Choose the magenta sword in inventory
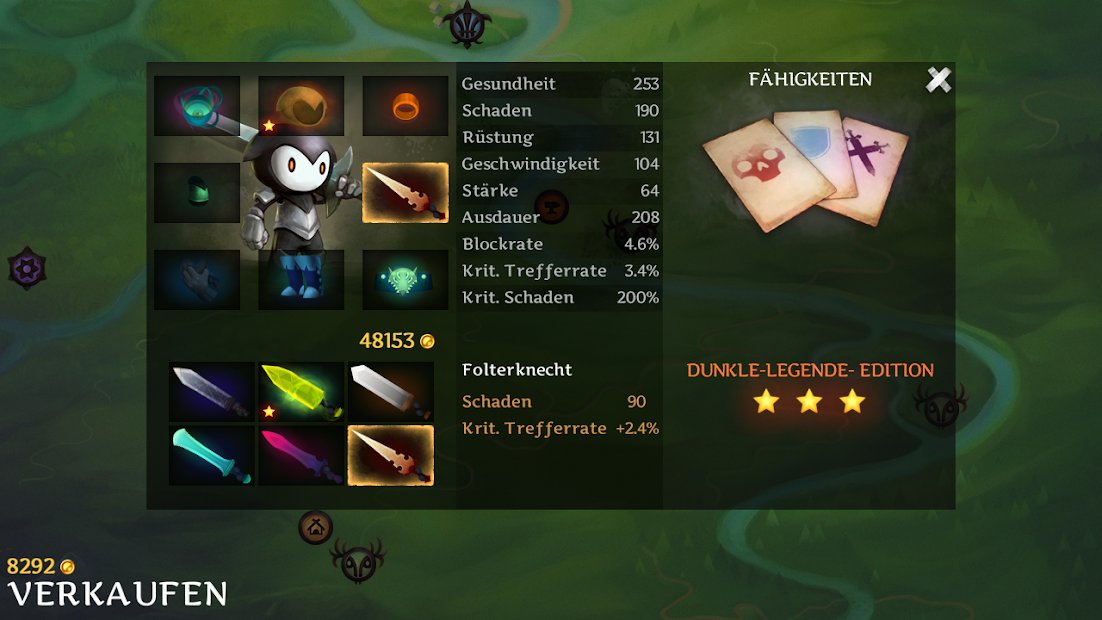This screenshot has width=1102, height=620. [x=301, y=456]
